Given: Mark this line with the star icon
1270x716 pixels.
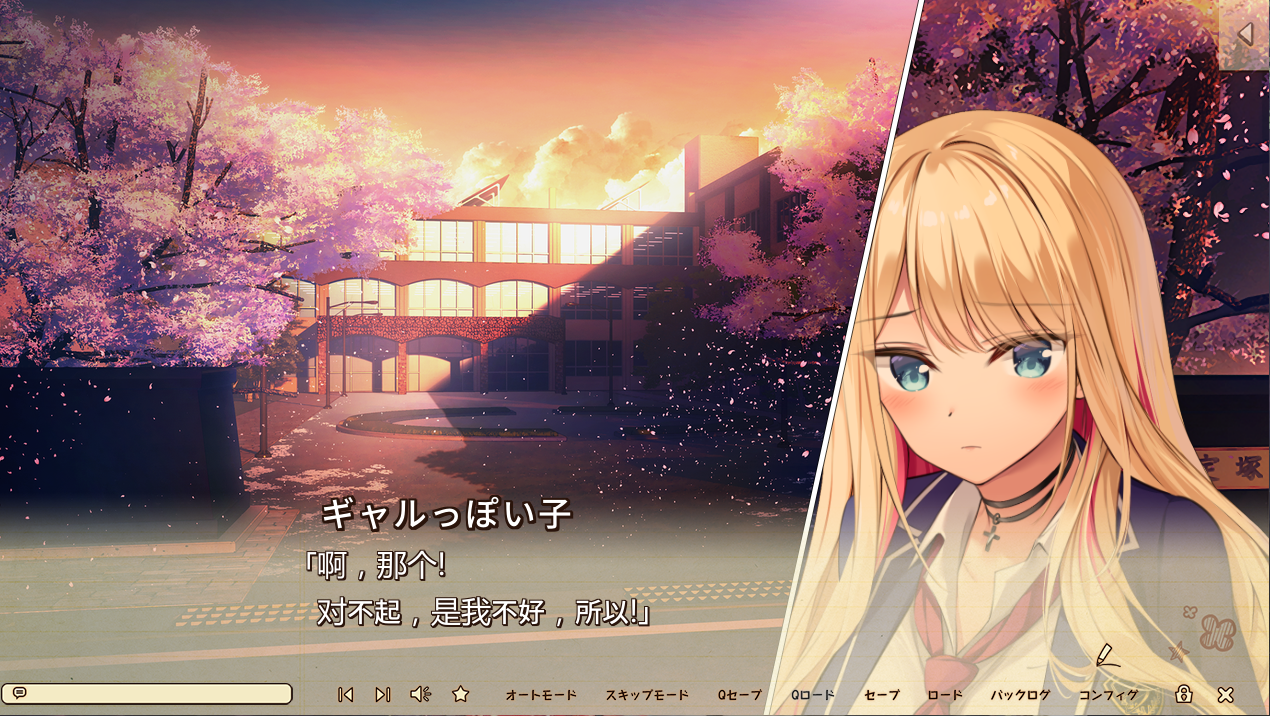Looking at the screenshot, I should 460,694.
